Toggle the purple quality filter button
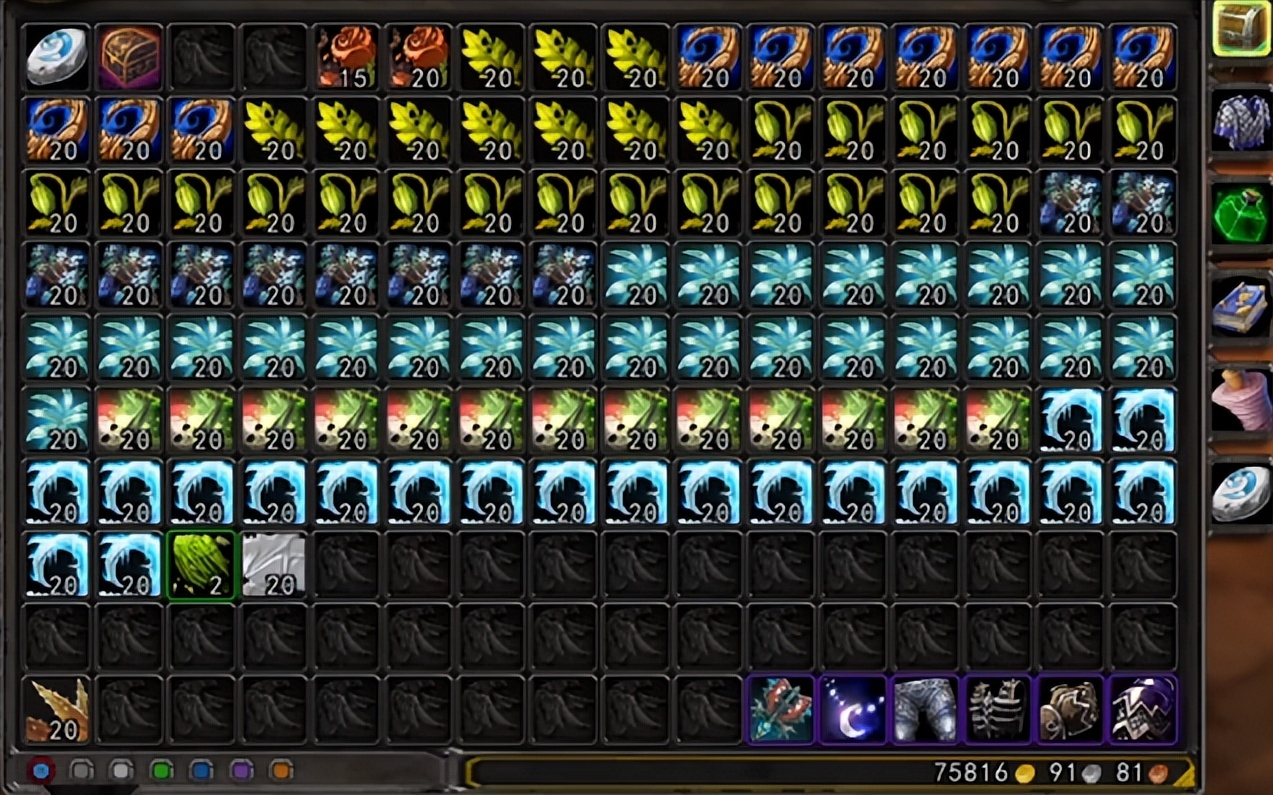The image size is (1273, 795). (x=241, y=771)
